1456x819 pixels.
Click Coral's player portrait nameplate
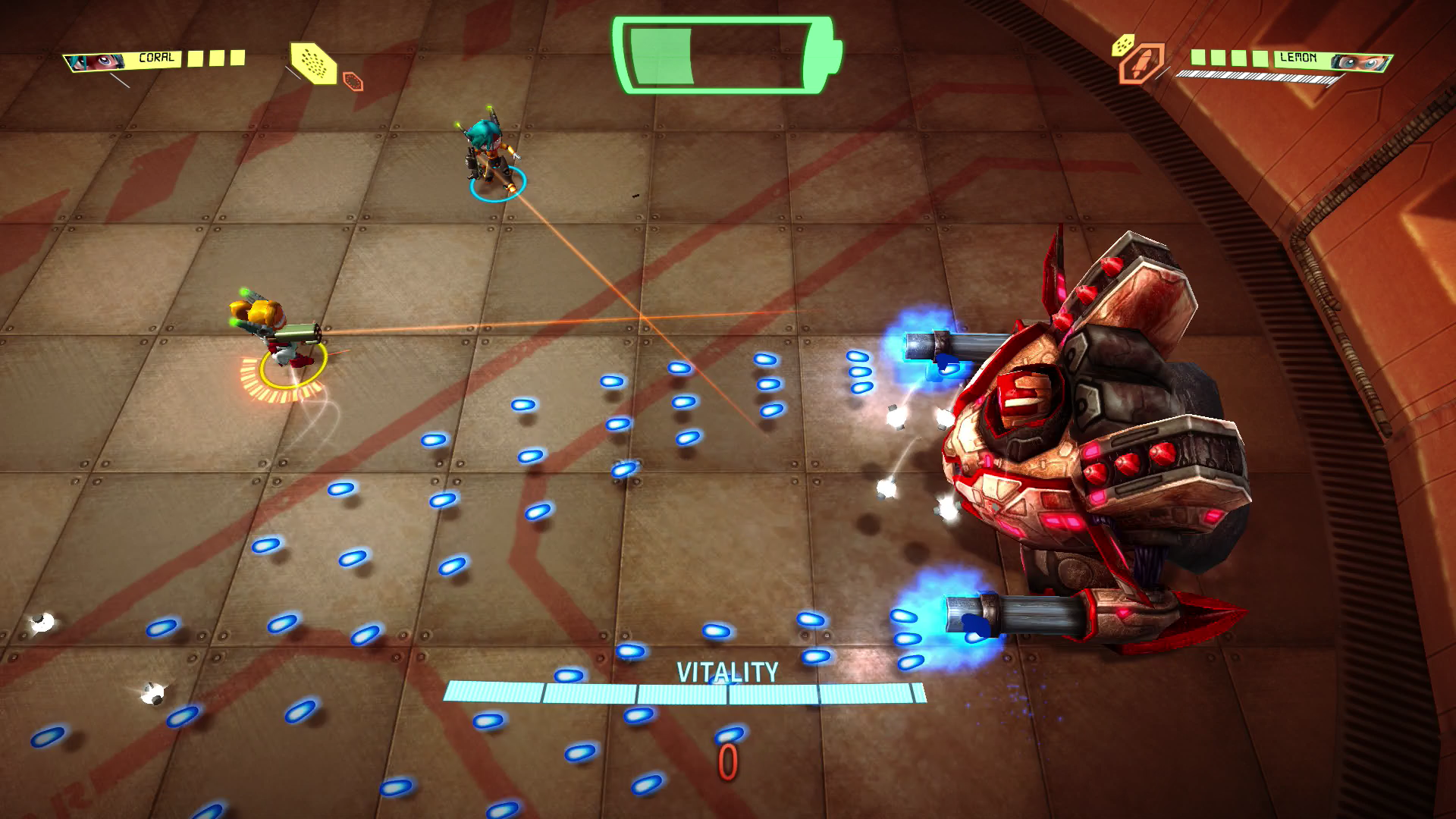point(123,60)
